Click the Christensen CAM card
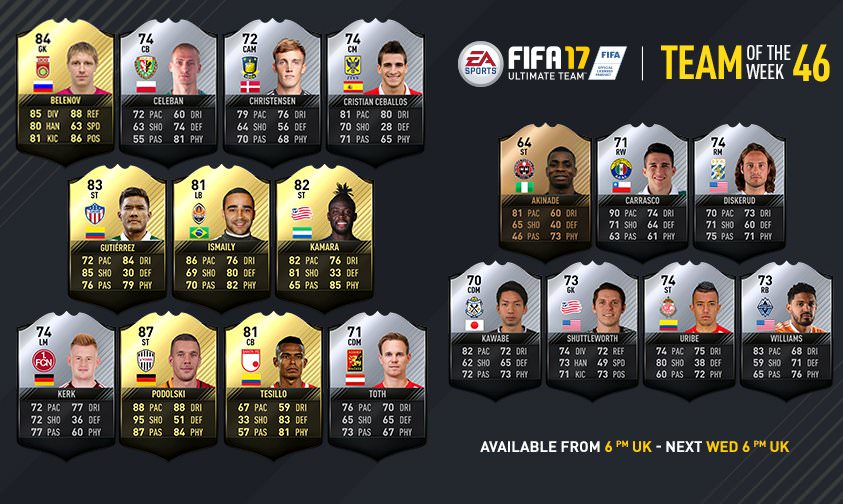The height and width of the screenshot is (504, 843). pyautogui.click(x=273, y=87)
